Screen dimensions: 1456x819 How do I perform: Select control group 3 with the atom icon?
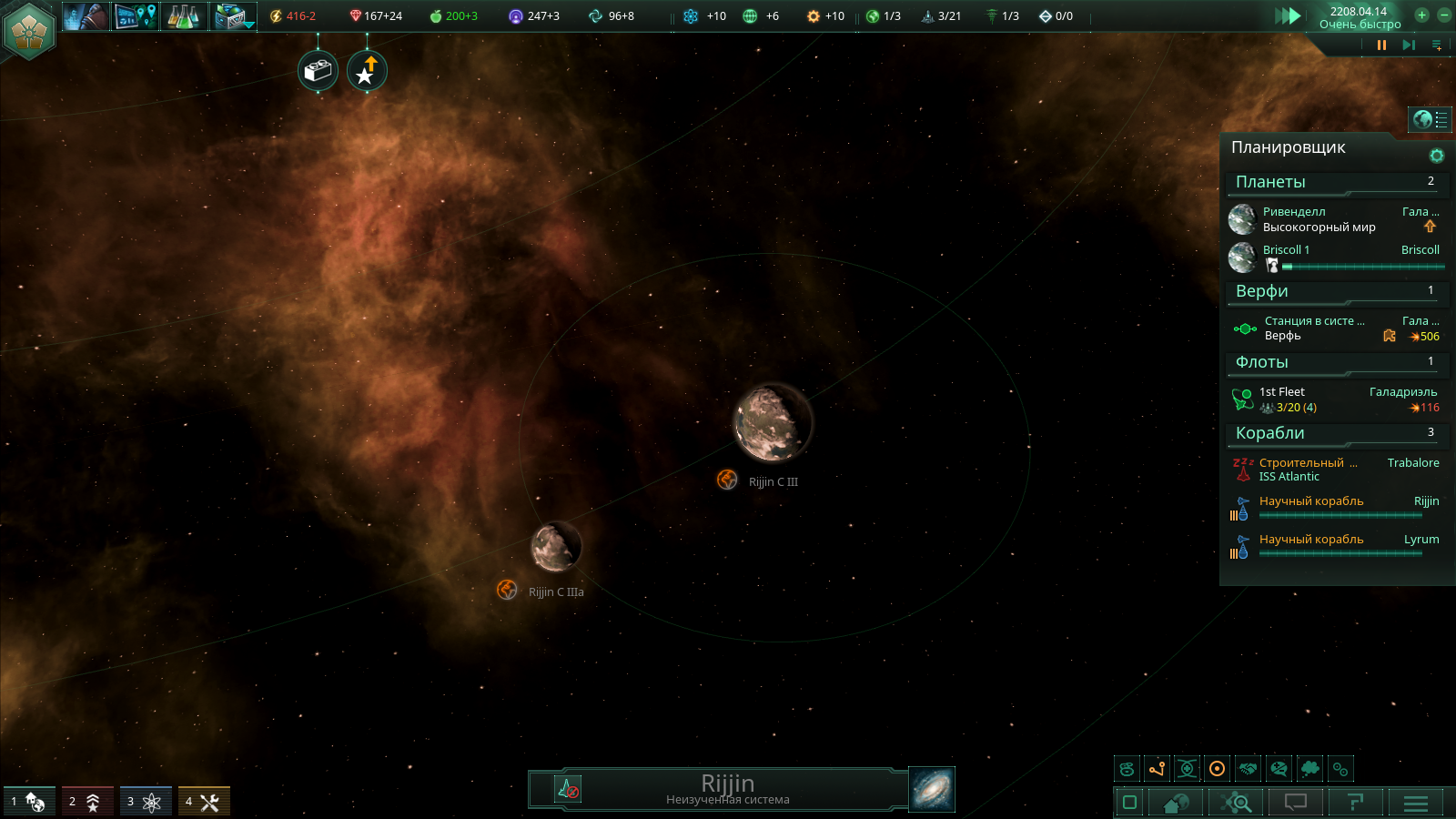click(x=145, y=801)
